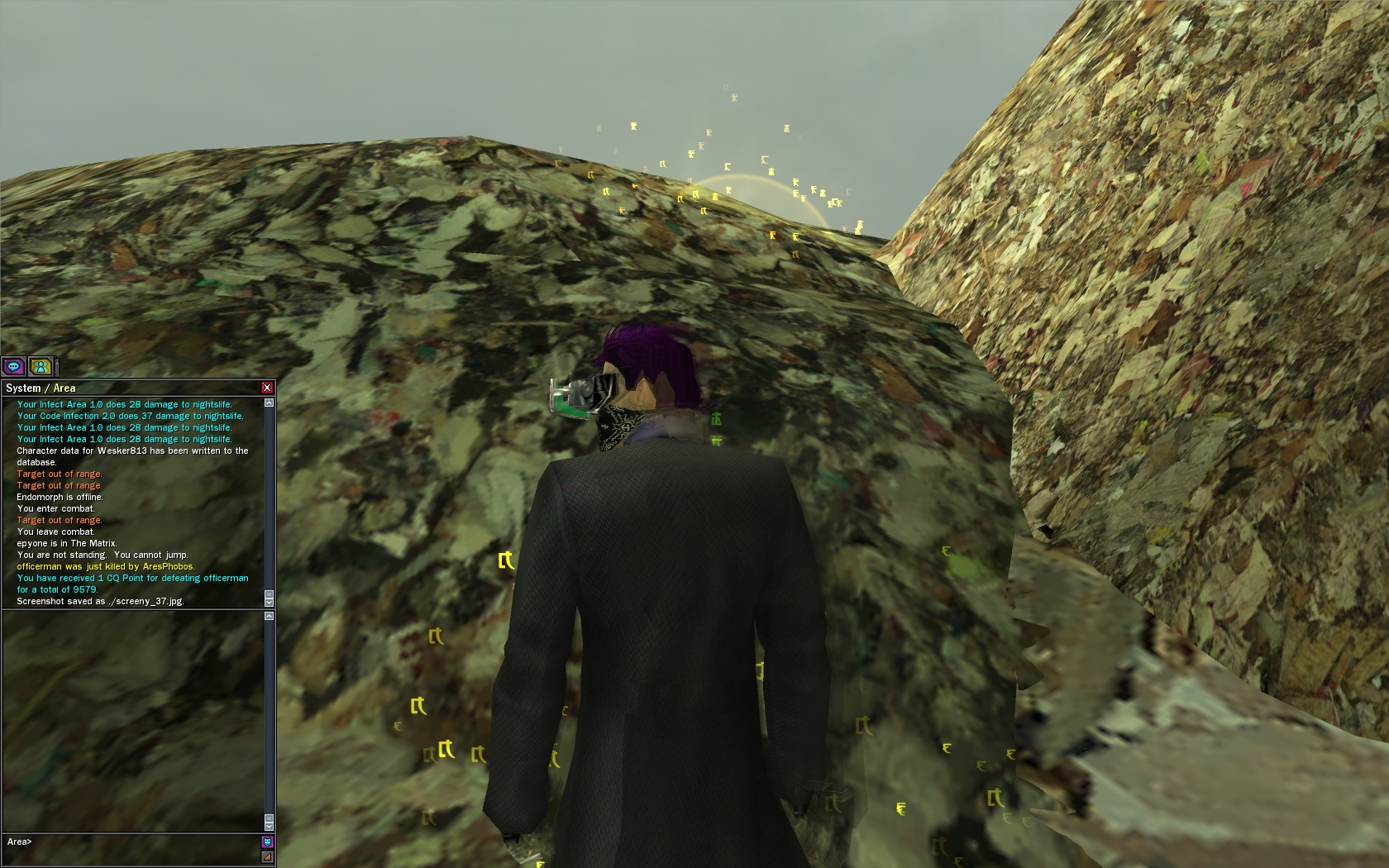The width and height of the screenshot is (1389, 868).
Task: Close the System / Area chat window
Action: 266,388
